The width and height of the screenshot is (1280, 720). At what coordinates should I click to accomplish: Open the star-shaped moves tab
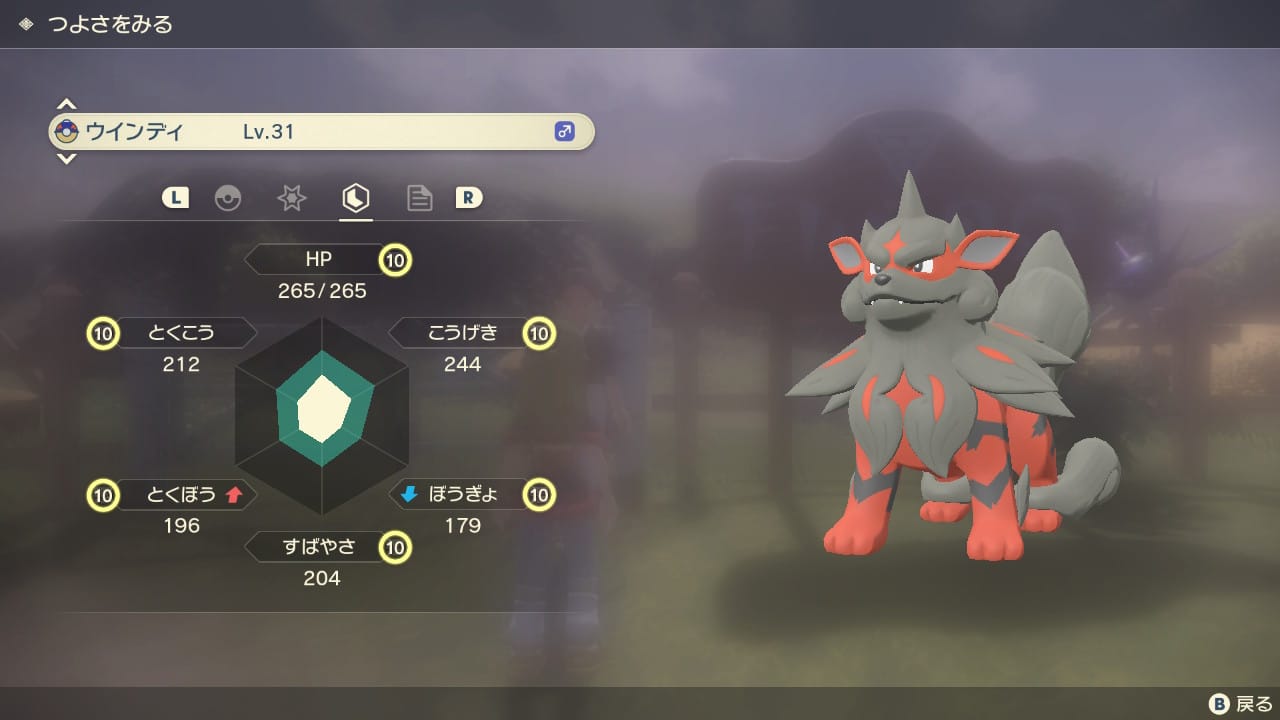291,198
